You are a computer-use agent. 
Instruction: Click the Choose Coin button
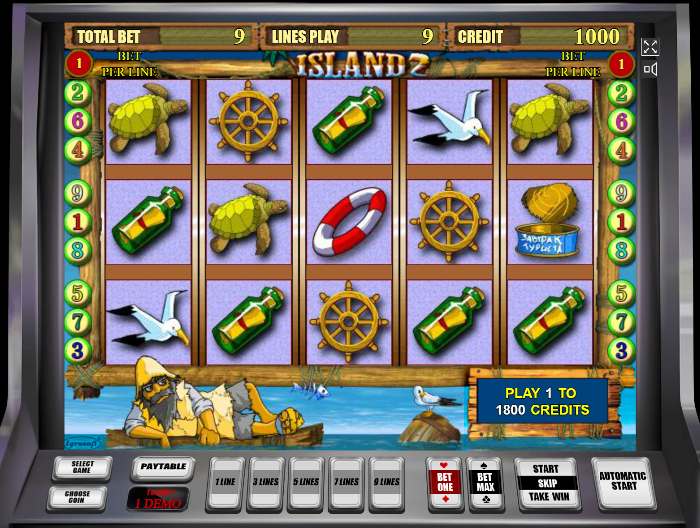[x=77, y=496]
